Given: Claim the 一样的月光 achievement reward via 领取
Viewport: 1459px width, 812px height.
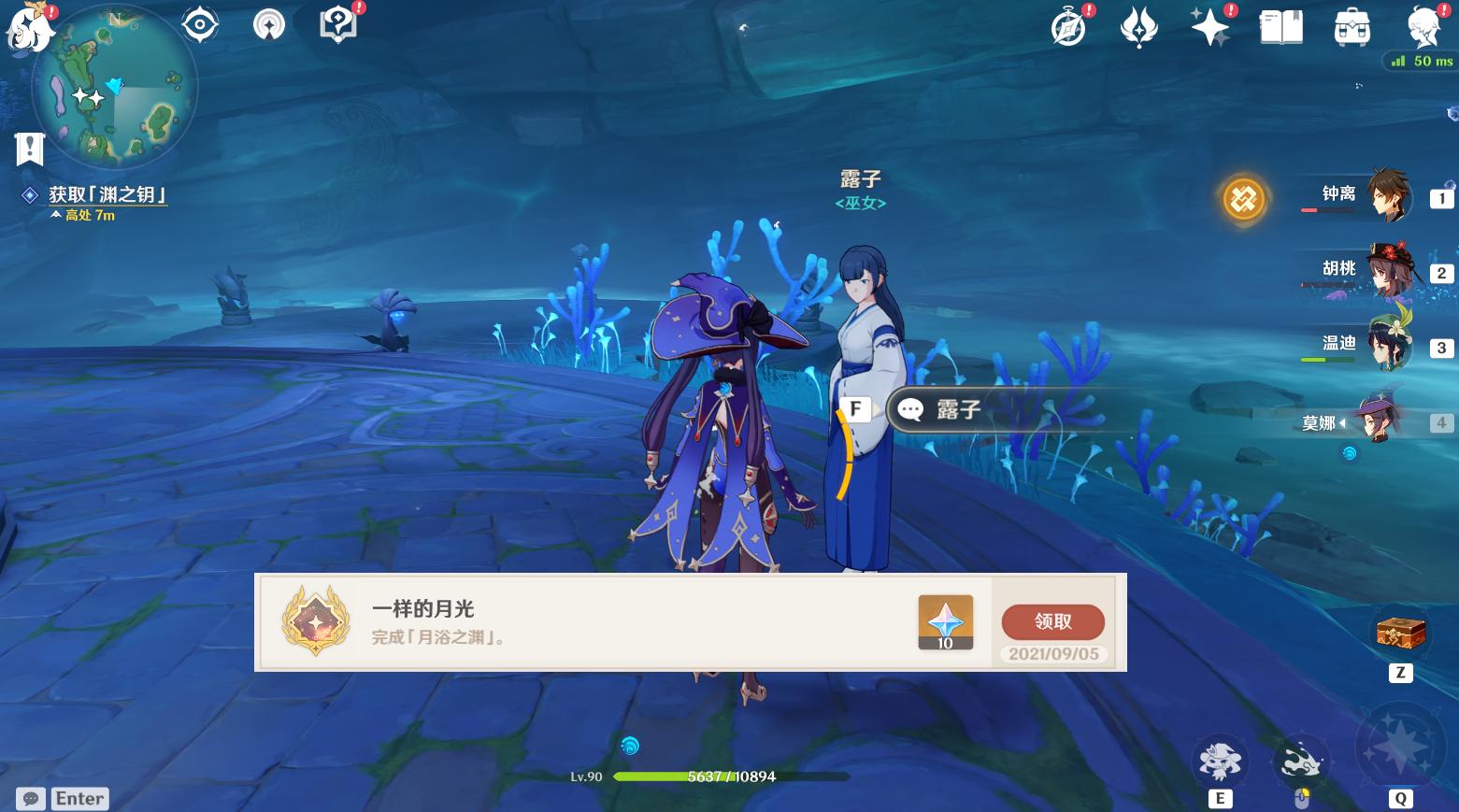Looking at the screenshot, I should 1052,621.
